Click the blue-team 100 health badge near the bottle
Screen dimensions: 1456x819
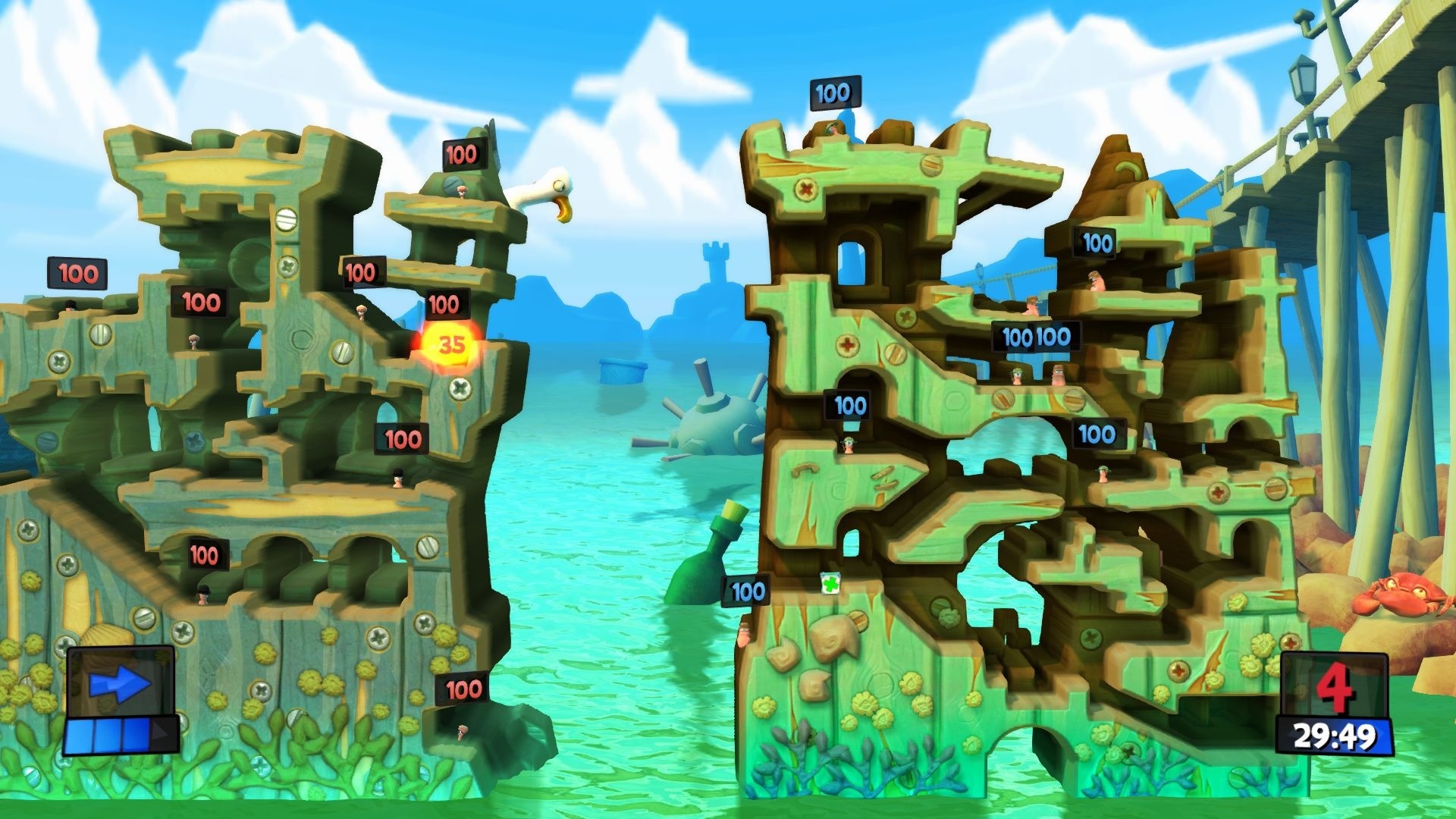(x=745, y=590)
